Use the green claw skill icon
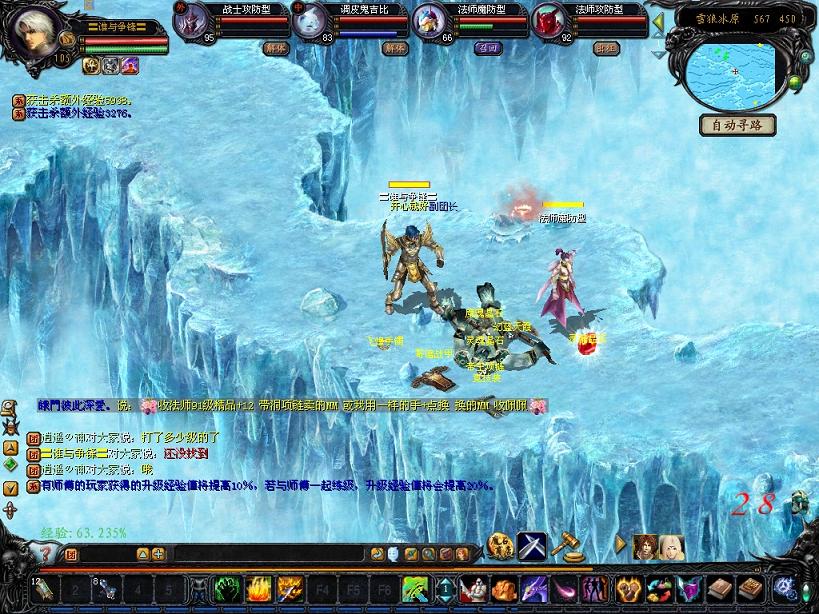Viewport: 819px width, 614px height. pos(228,589)
